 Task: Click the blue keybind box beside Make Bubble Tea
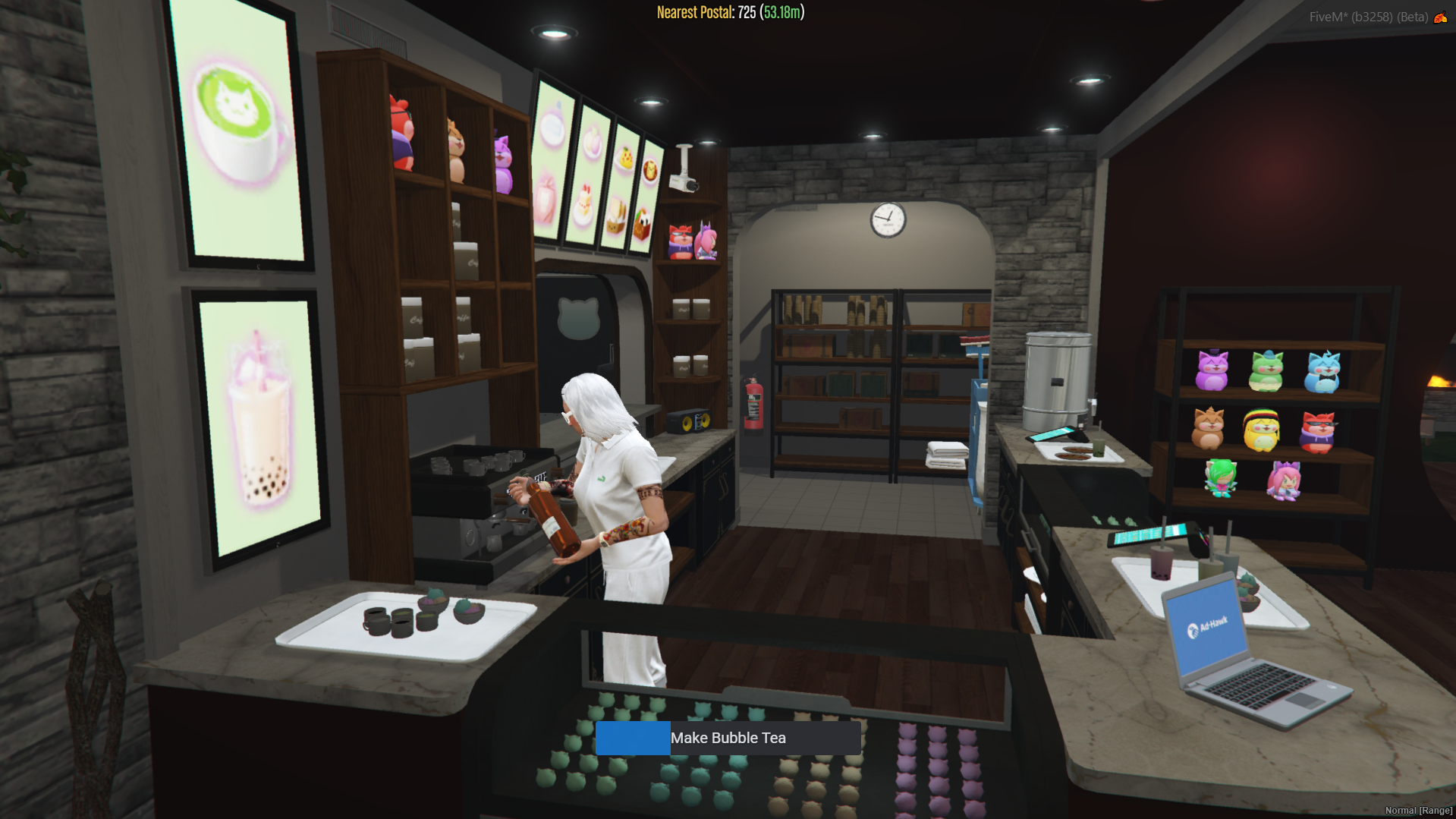[x=633, y=738]
